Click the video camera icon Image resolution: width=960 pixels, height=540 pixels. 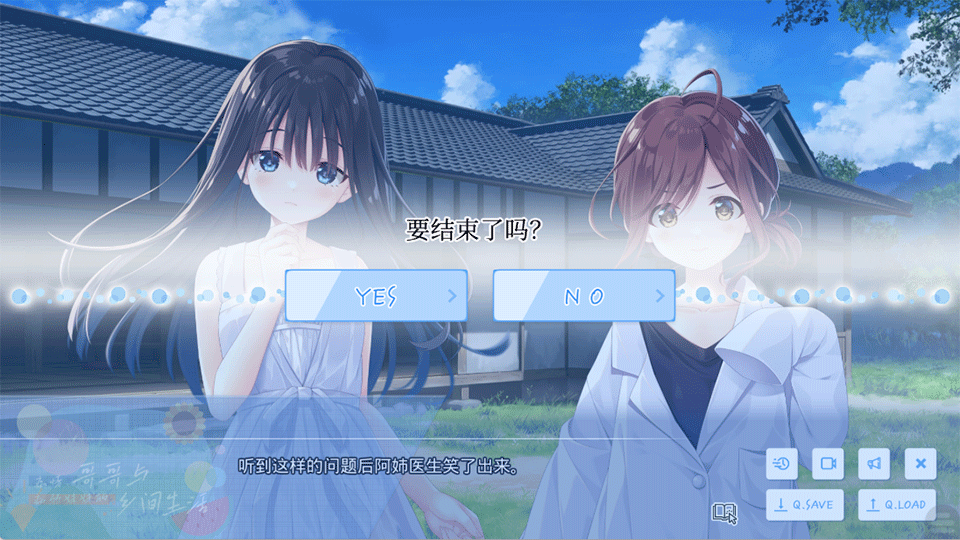(828, 463)
